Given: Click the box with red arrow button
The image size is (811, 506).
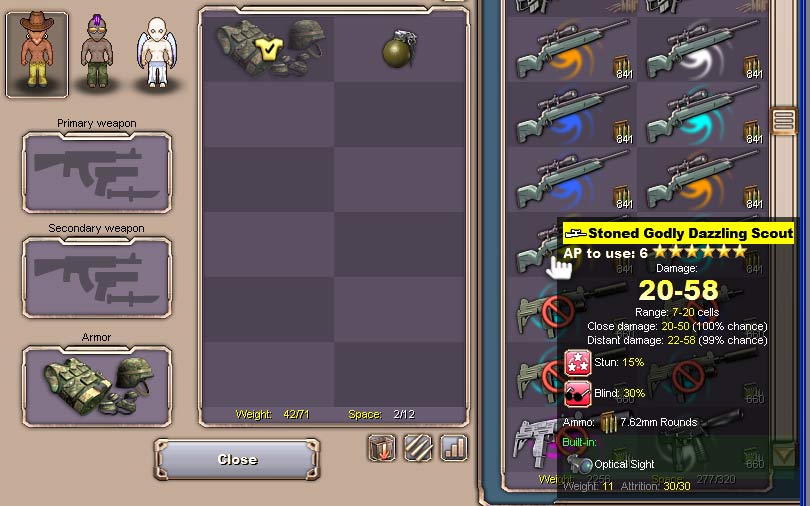Looking at the screenshot, I should [x=383, y=447].
